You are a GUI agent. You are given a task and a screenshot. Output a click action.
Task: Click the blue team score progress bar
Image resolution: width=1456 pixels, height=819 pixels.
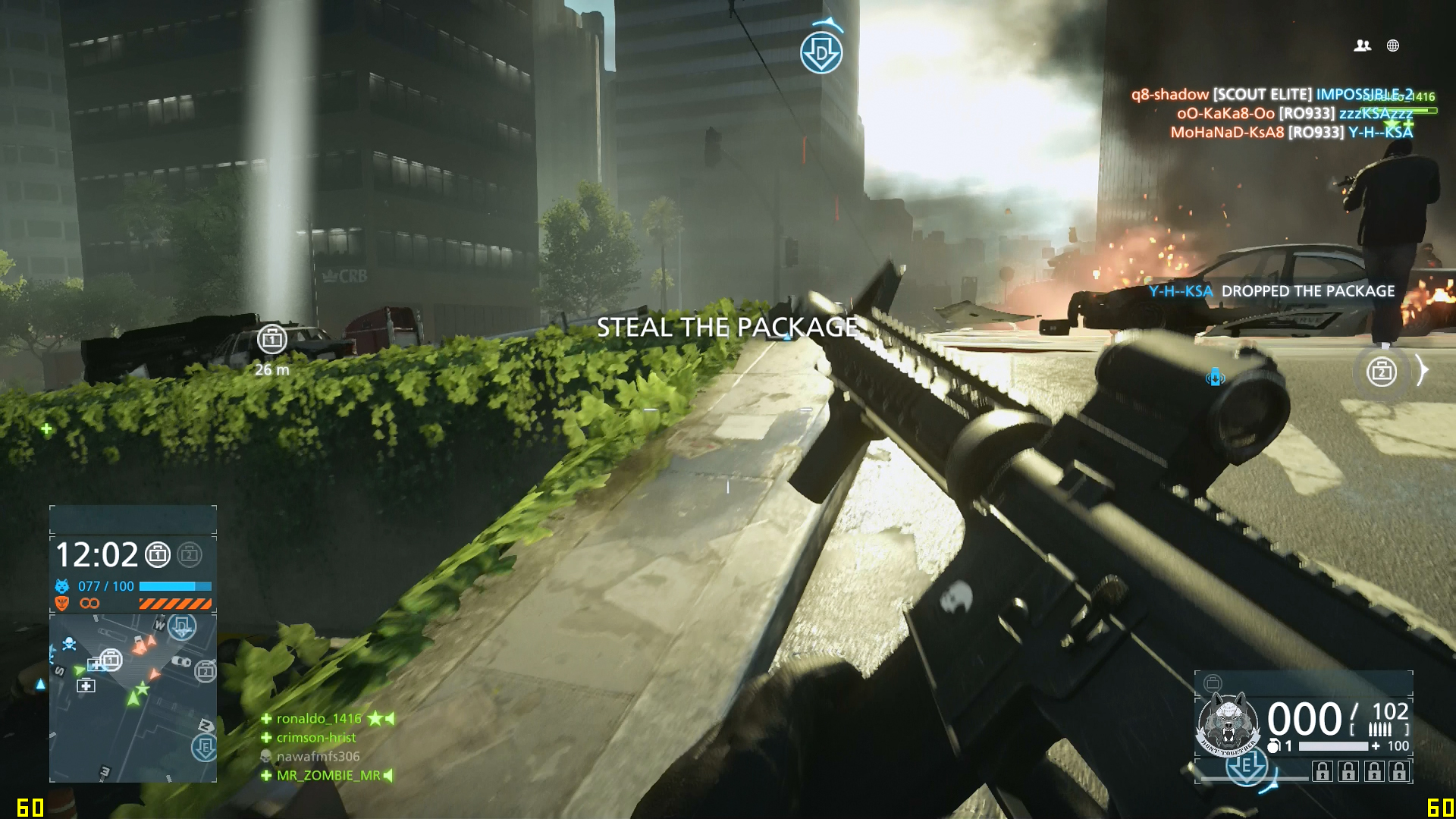pyautogui.click(x=174, y=586)
